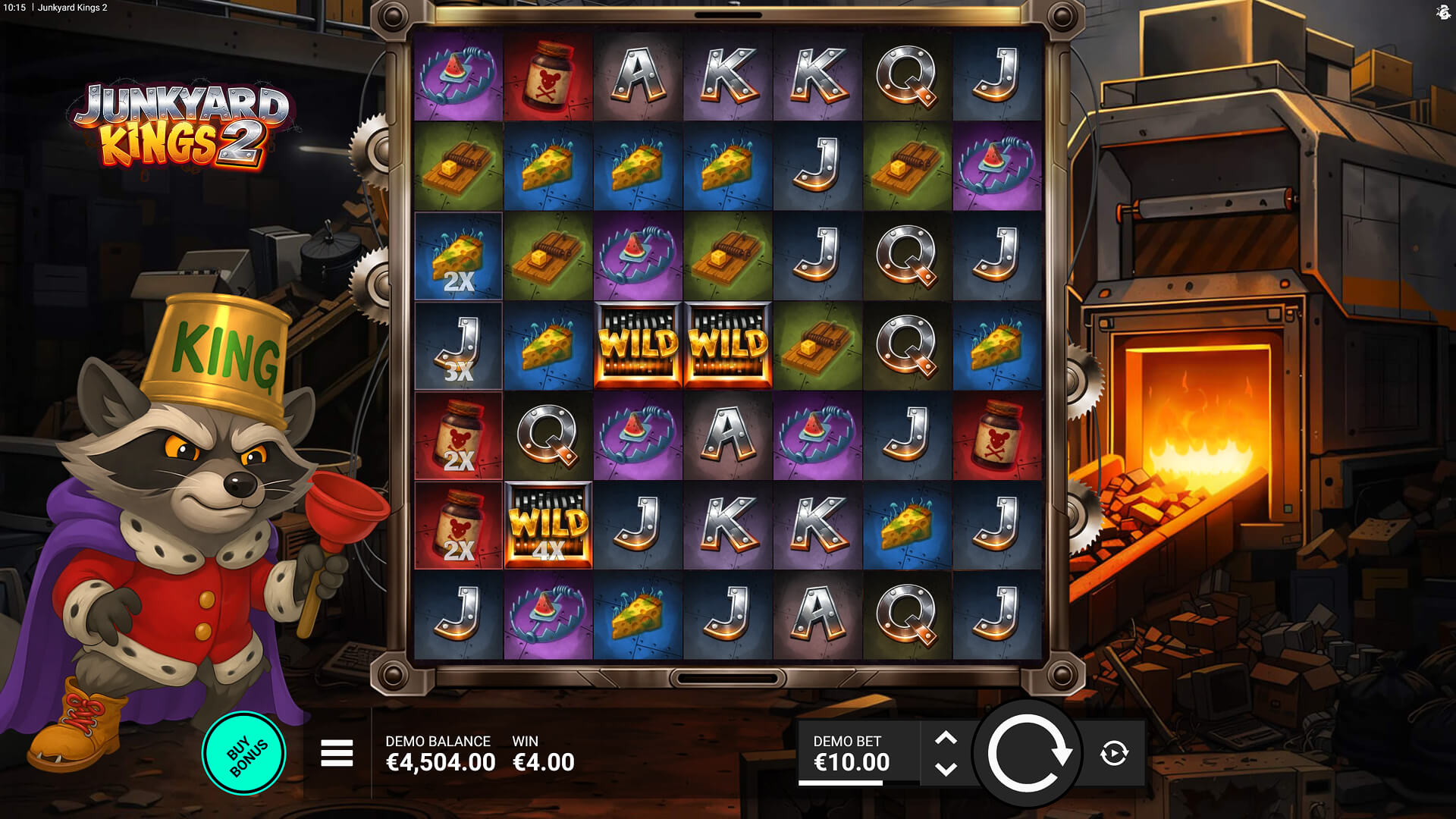This screenshot has height=819, width=1456.
Task: Spin the reels with the circular arrow button
Action: click(1028, 754)
